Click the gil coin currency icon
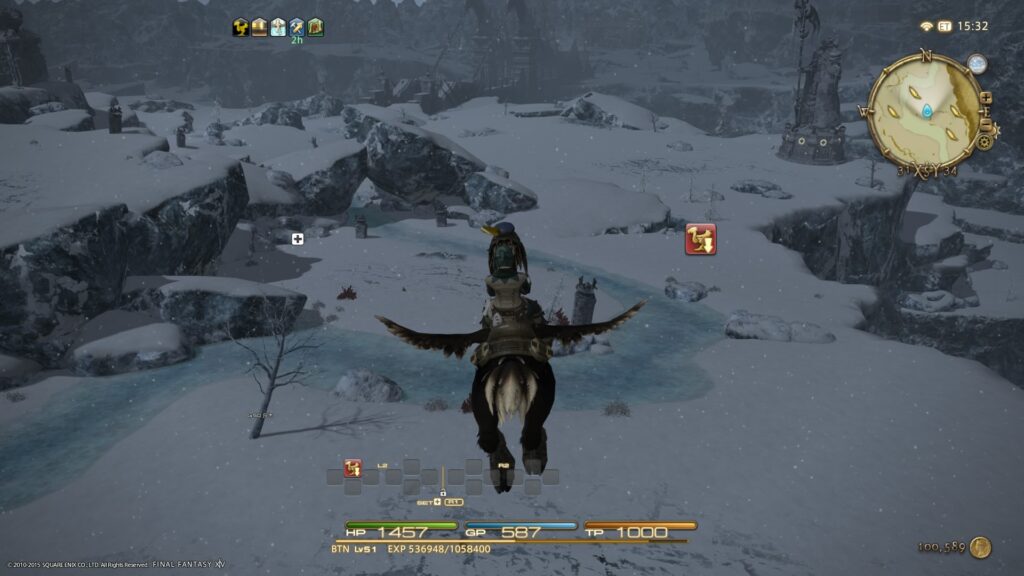 [980, 547]
